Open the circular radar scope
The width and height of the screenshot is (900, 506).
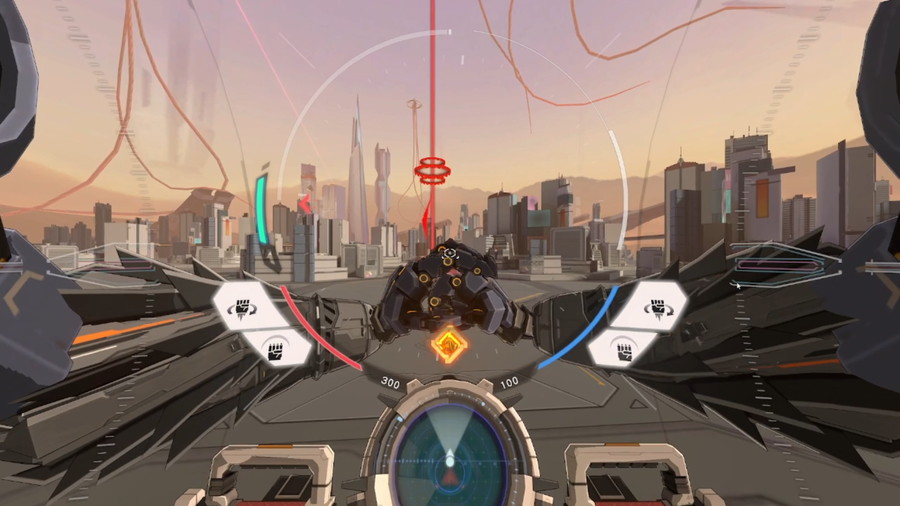(449, 461)
